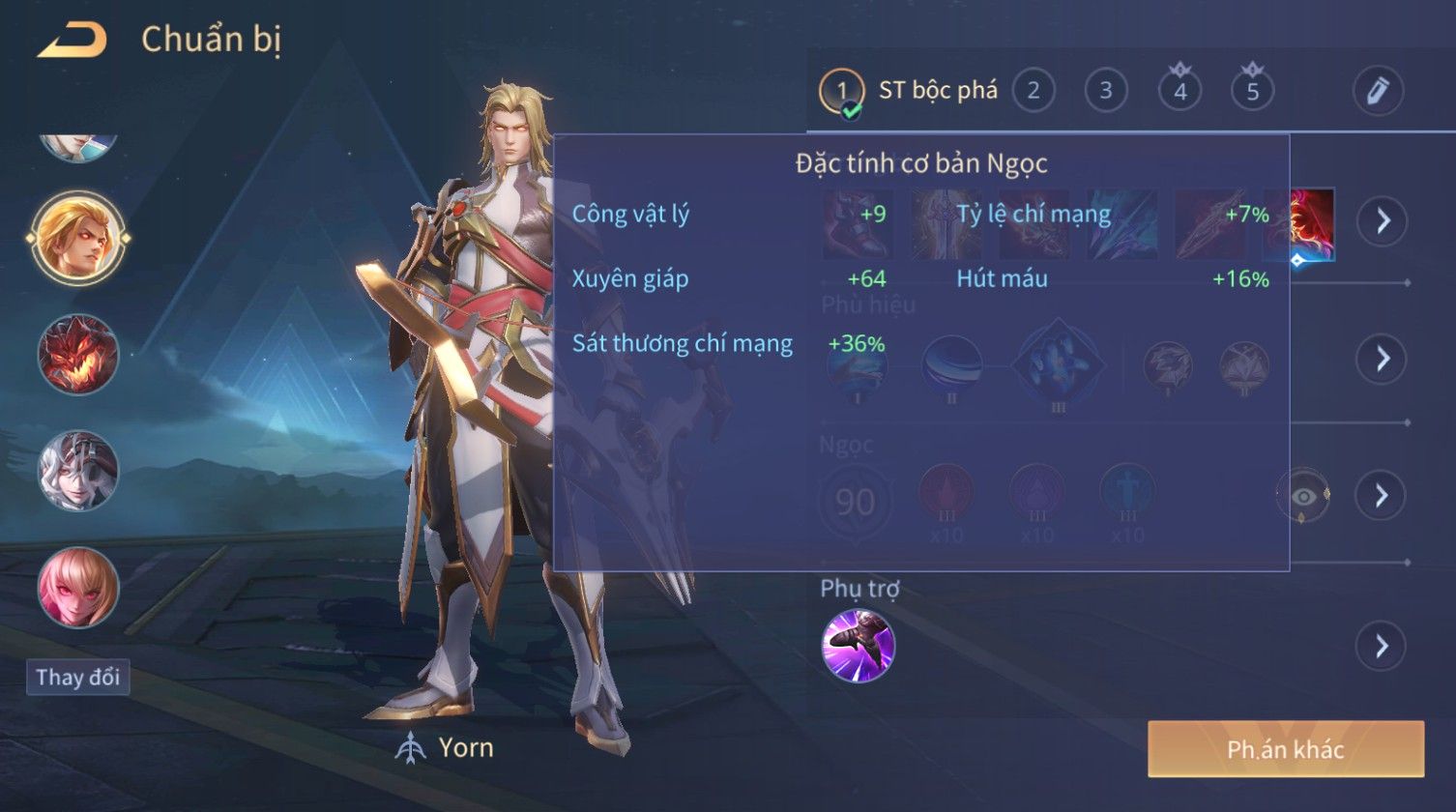This screenshot has height=812, width=1456.
Task: Switch to preset slot 3
Action: tap(1105, 92)
